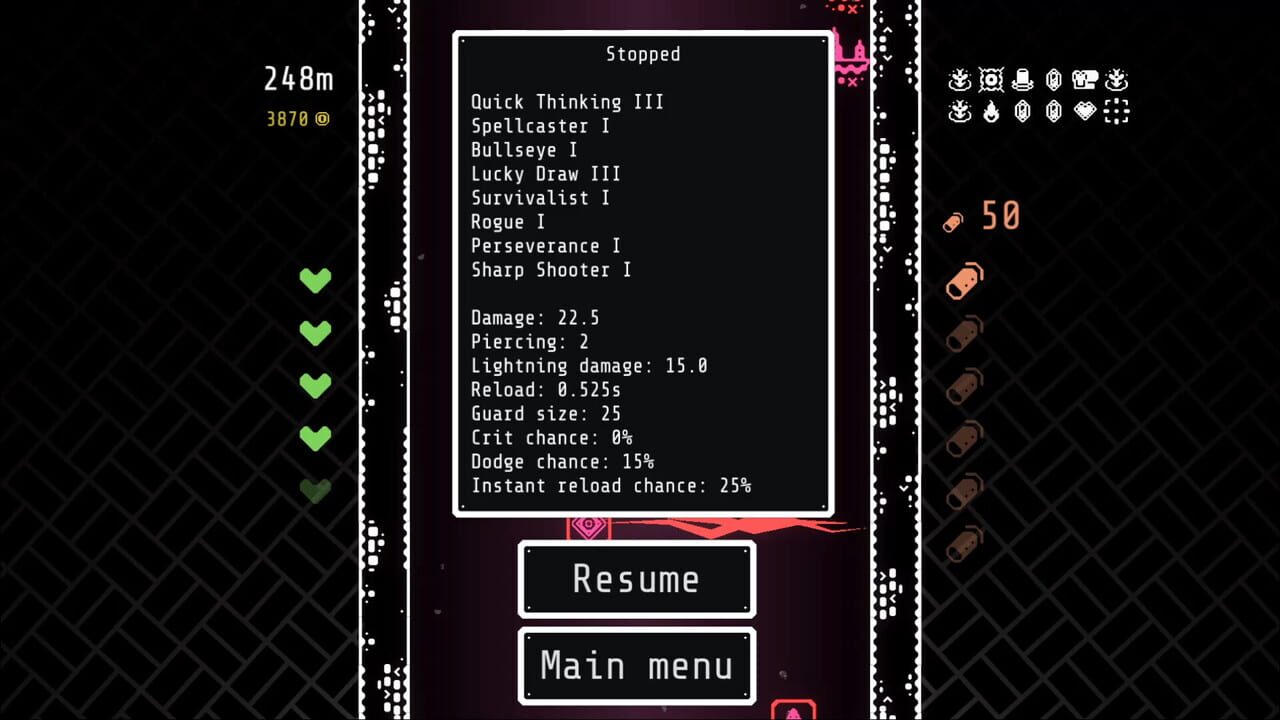This screenshot has width=1280, height=720.
Task: Select the Lucky Draw III perk entry
Action: click(x=546, y=174)
